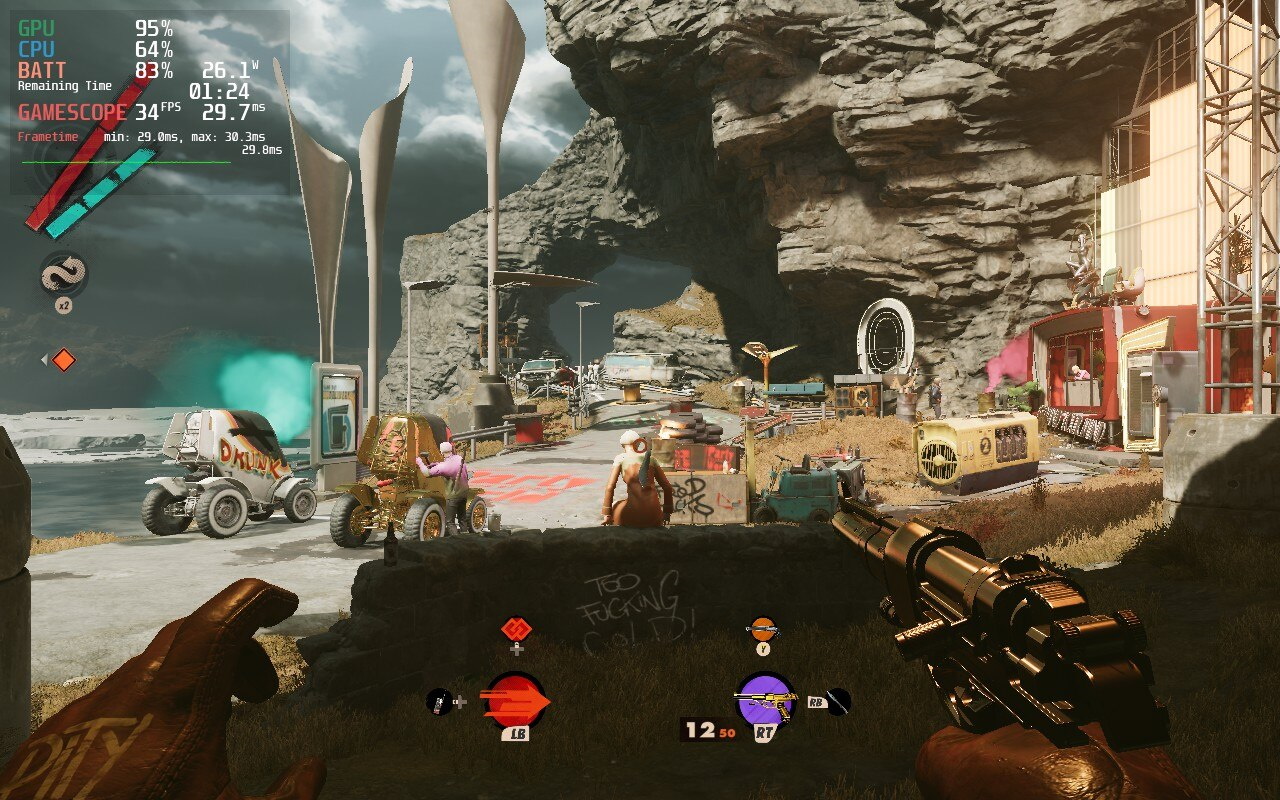Select the red arrow slab ability icon
The image size is (1280, 800).
[x=515, y=702]
